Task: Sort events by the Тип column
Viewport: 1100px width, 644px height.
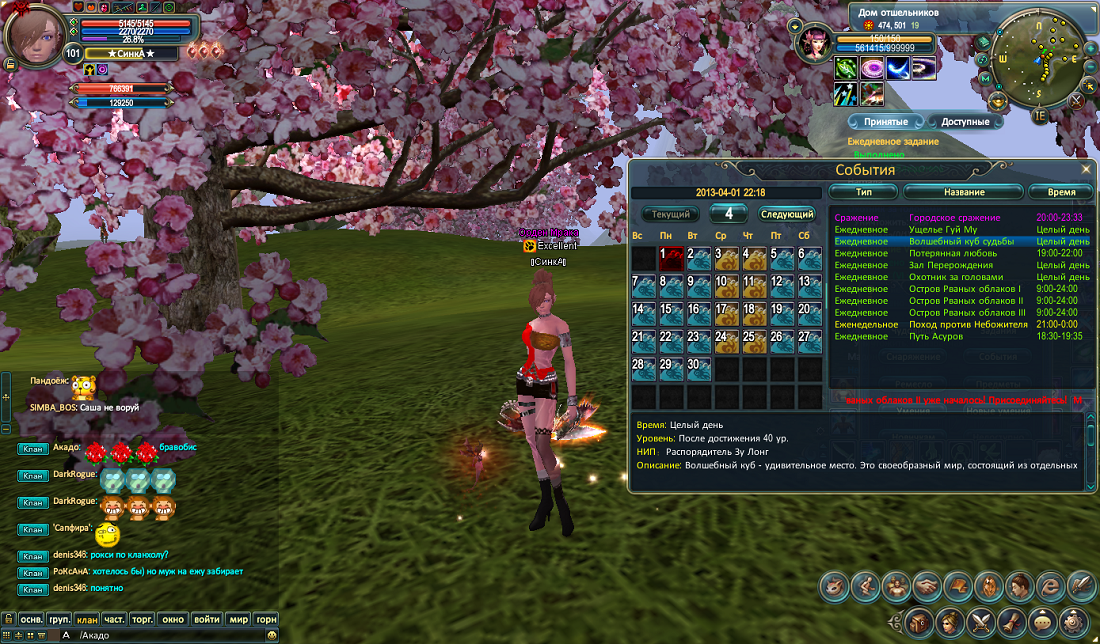Action: click(x=863, y=192)
